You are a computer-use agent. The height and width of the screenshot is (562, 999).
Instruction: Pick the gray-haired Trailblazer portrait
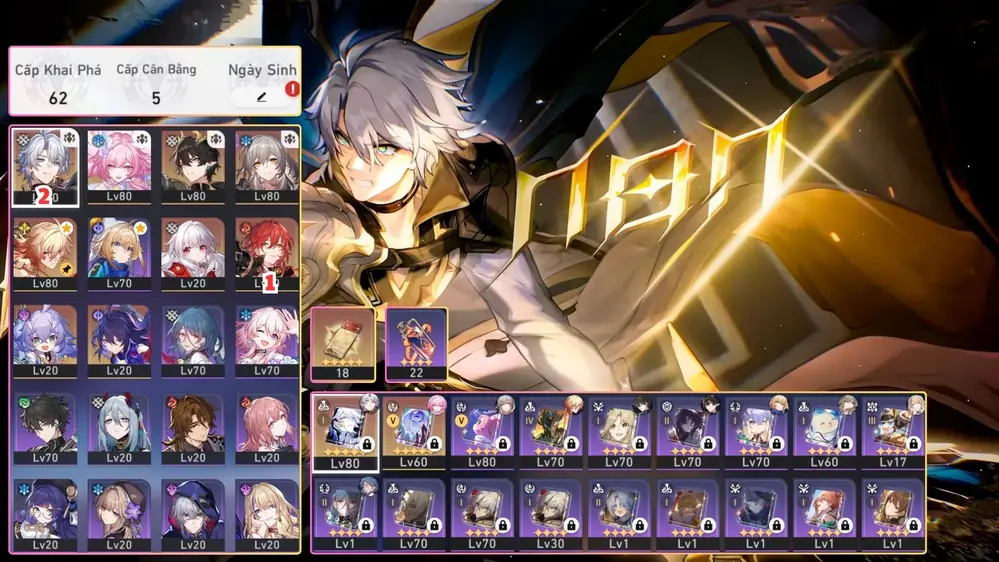[267, 166]
